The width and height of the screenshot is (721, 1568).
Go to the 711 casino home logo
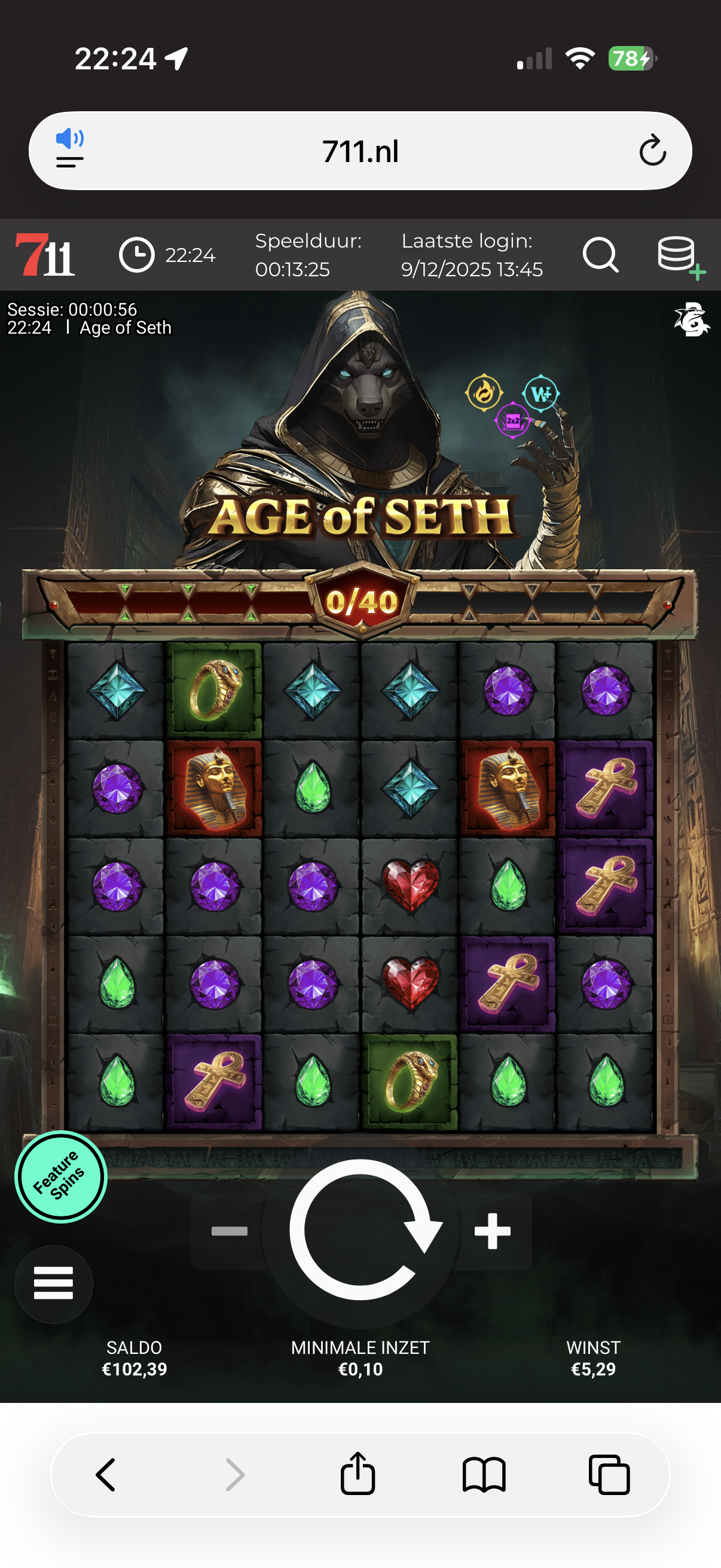pos(45,254)
